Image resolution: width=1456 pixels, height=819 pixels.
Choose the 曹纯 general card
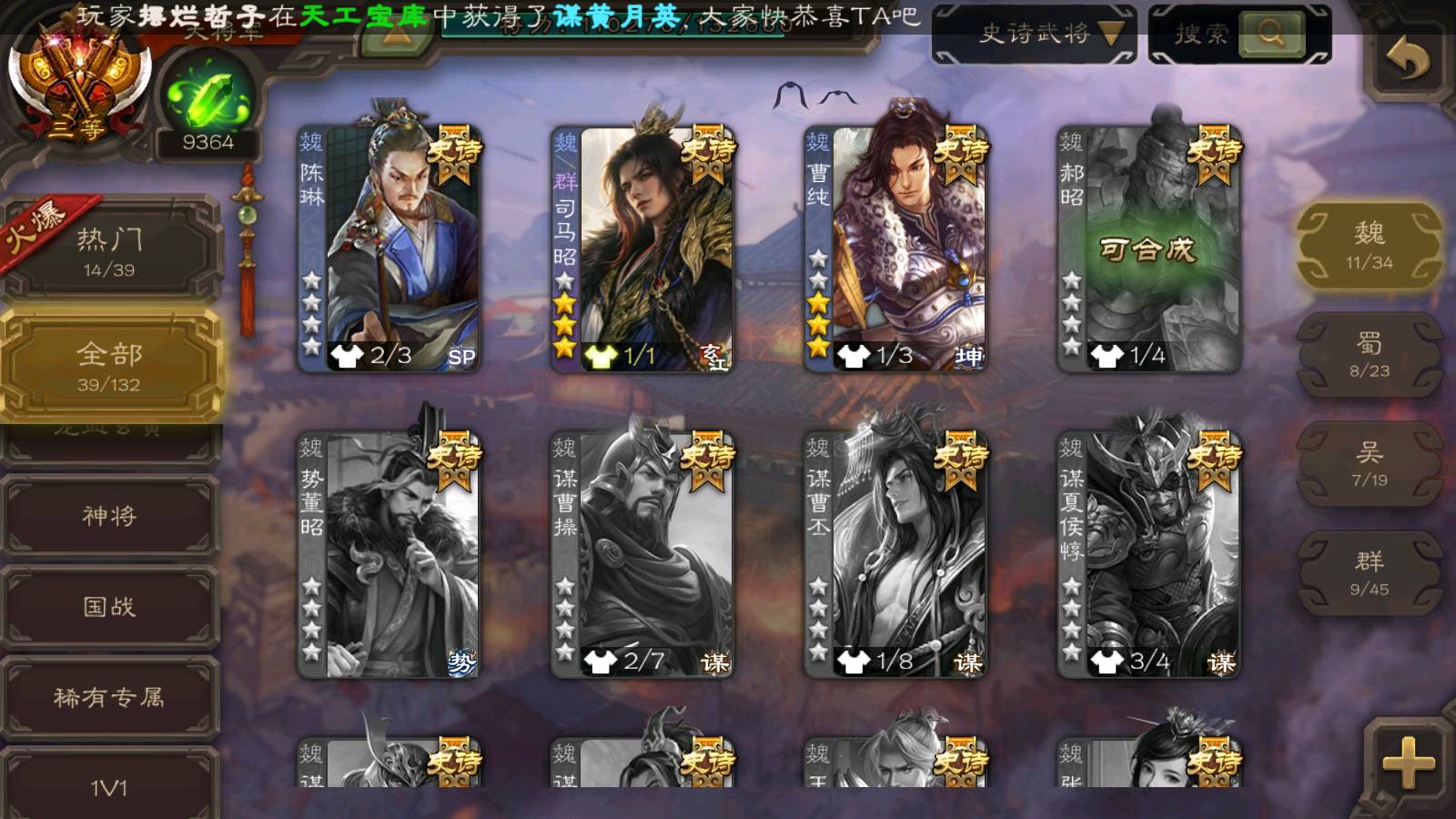coord(895,248)
